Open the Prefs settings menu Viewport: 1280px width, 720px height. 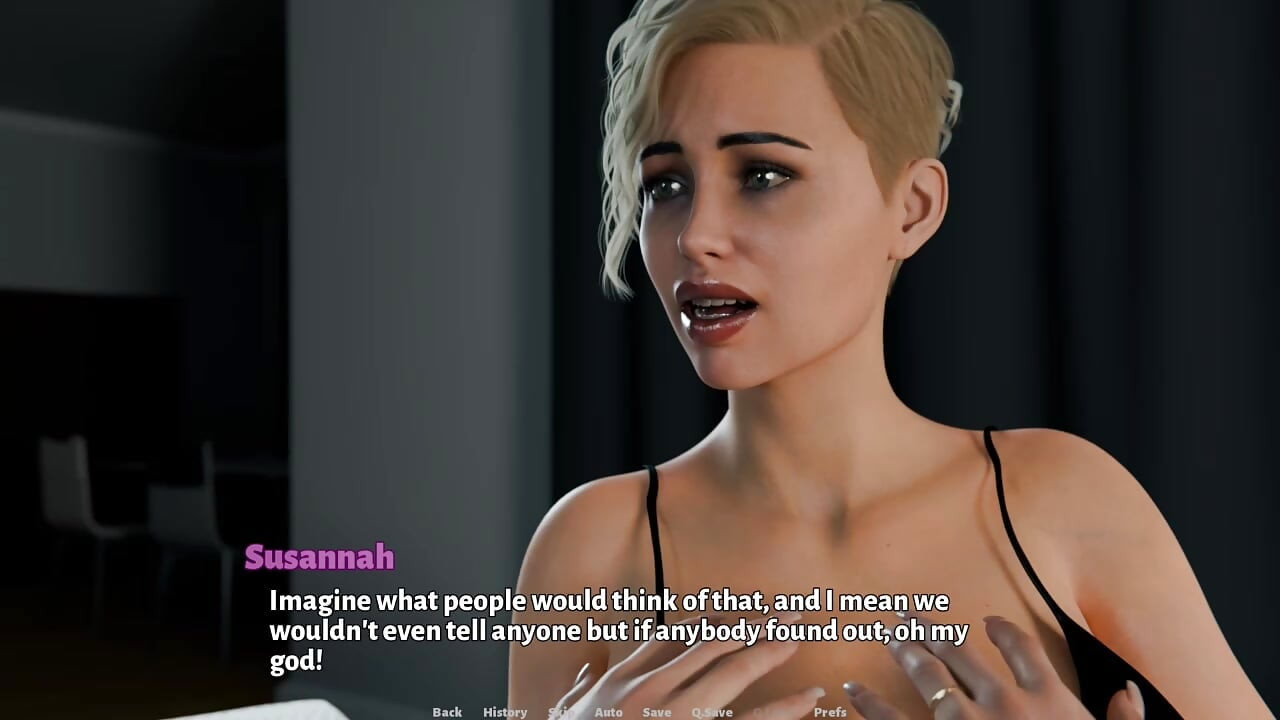pyautogui.click(x=830, y=712)
